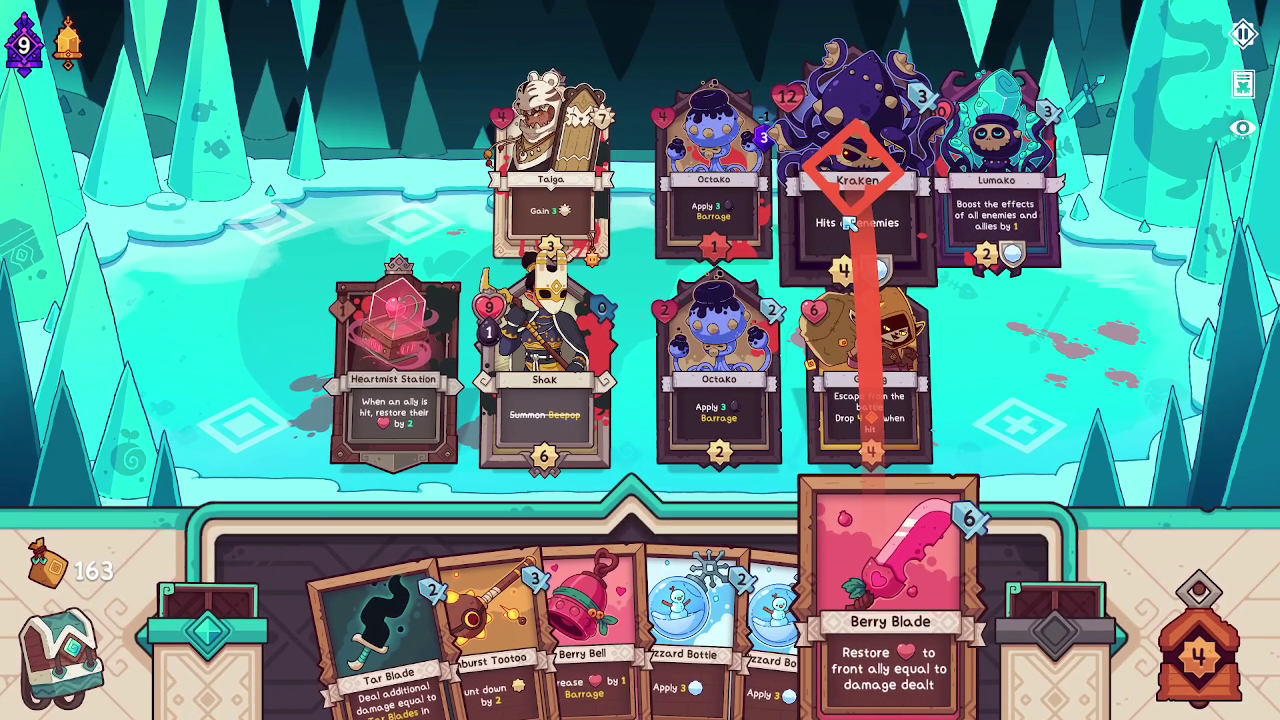Screen dimensions: 1280x720
Task: Toggle inspect mode with the eye icon
Action: [1242, 127]
